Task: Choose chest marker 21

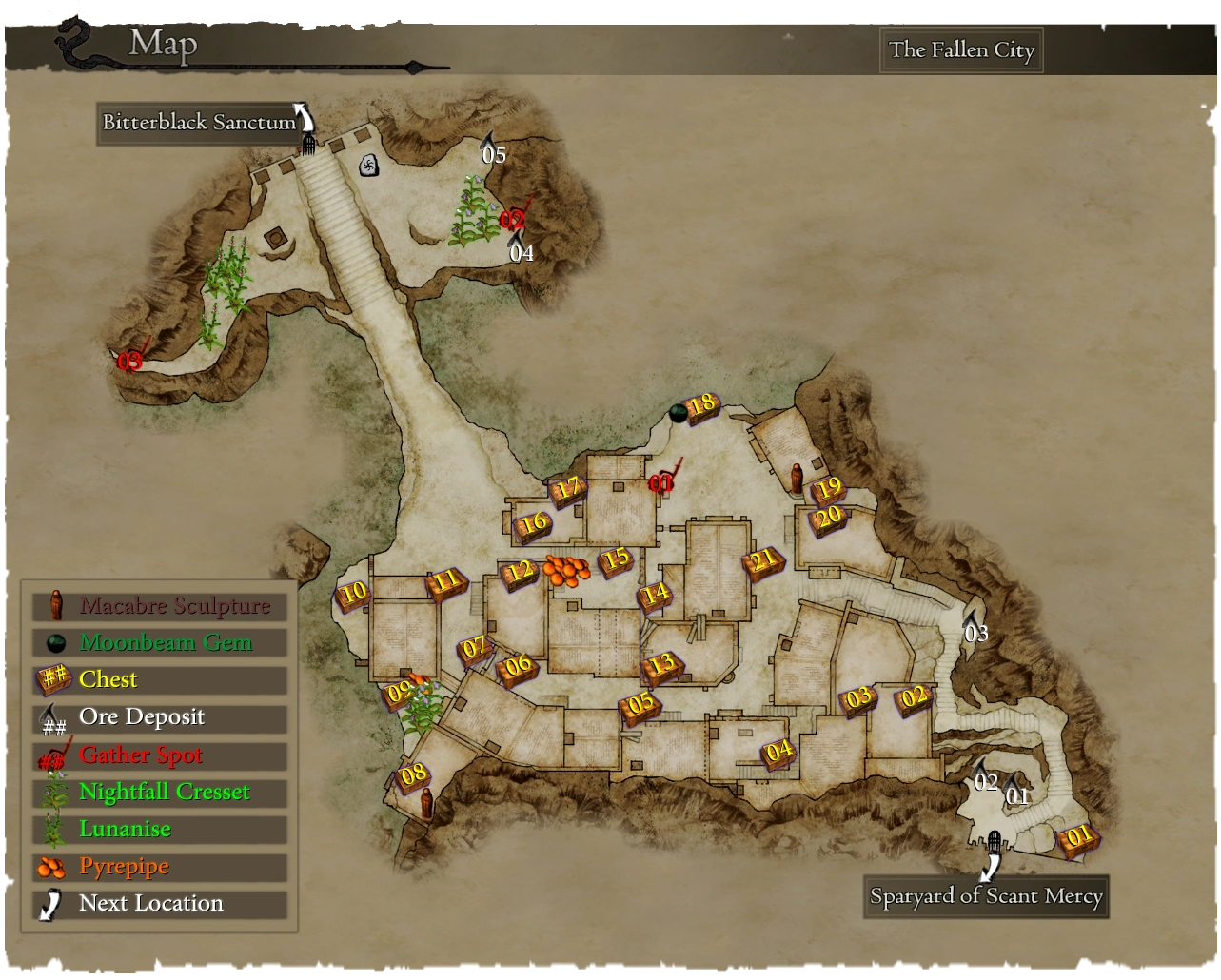Action: click(x=763, y=563)
